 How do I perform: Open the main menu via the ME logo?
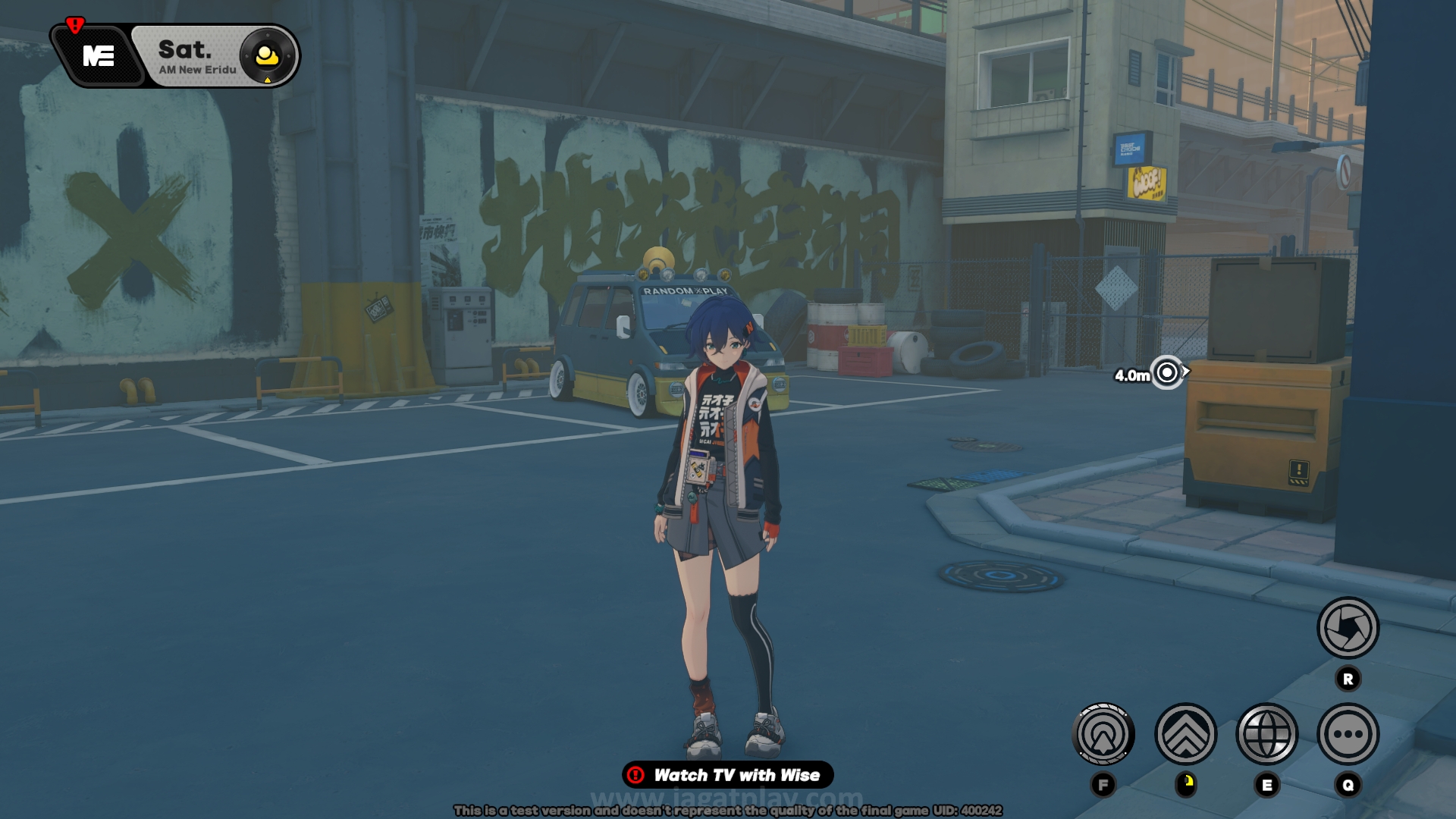click(99, 56)
